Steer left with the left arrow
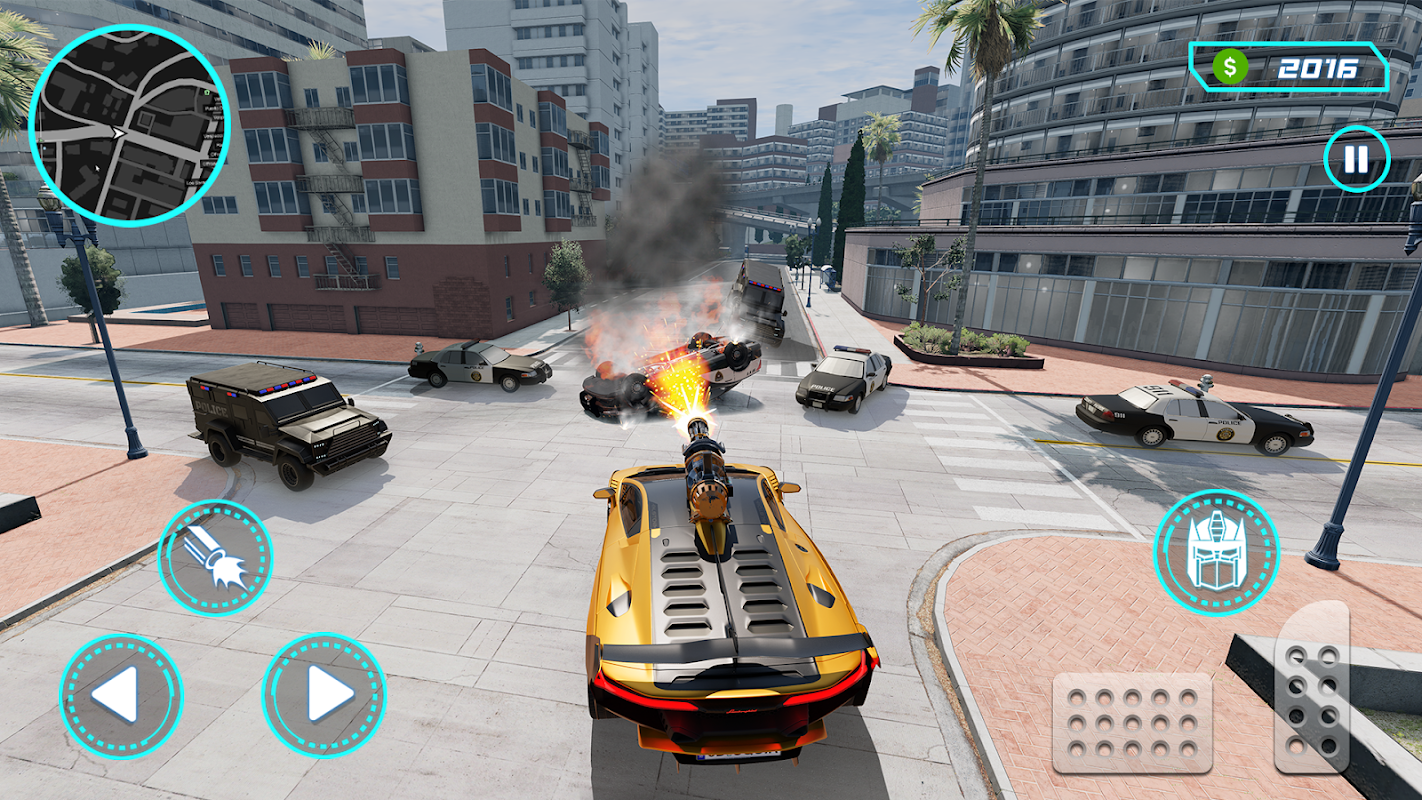 pos(121,695)
